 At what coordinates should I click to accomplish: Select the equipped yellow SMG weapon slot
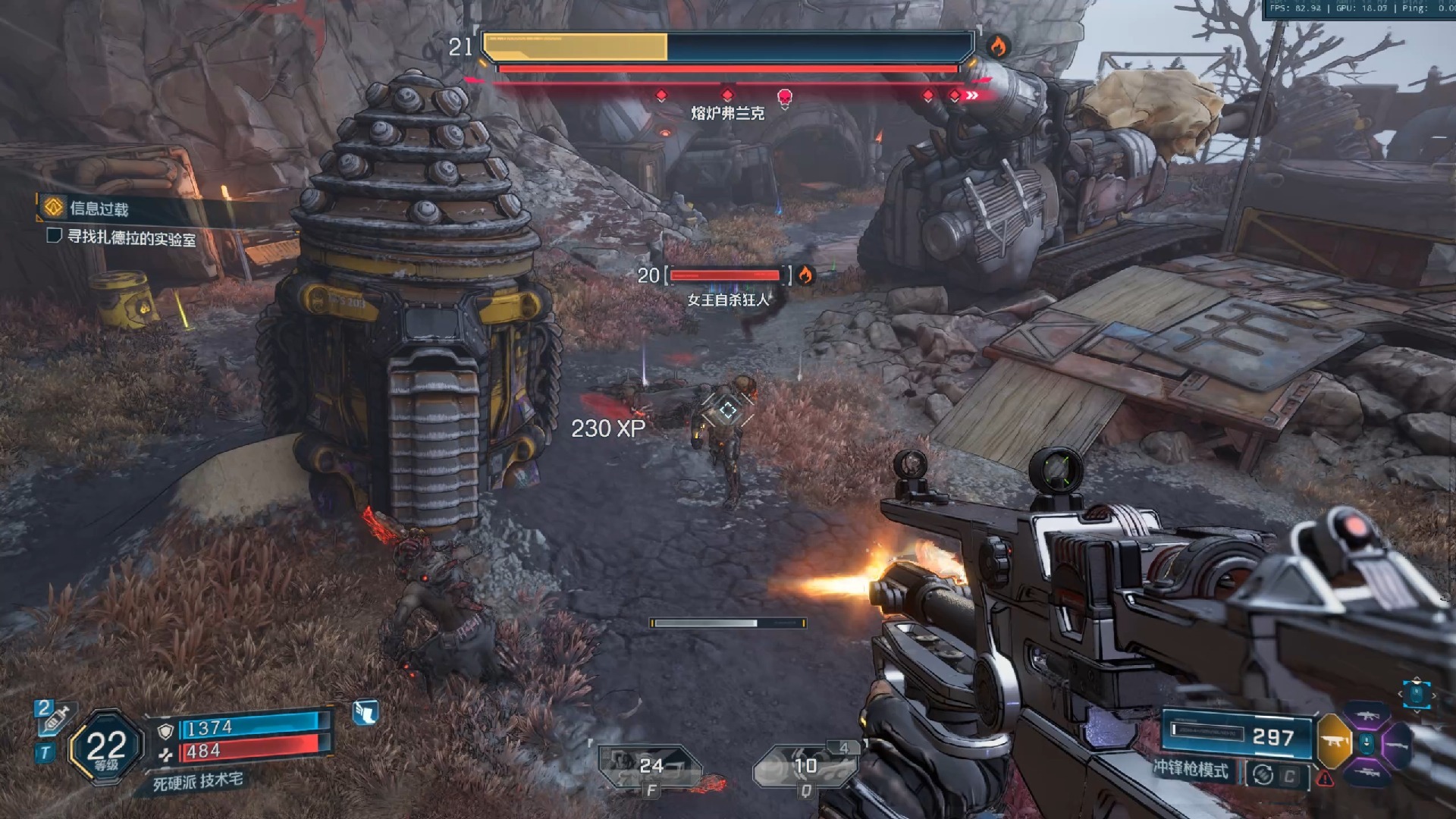[x=1334, y=741]
